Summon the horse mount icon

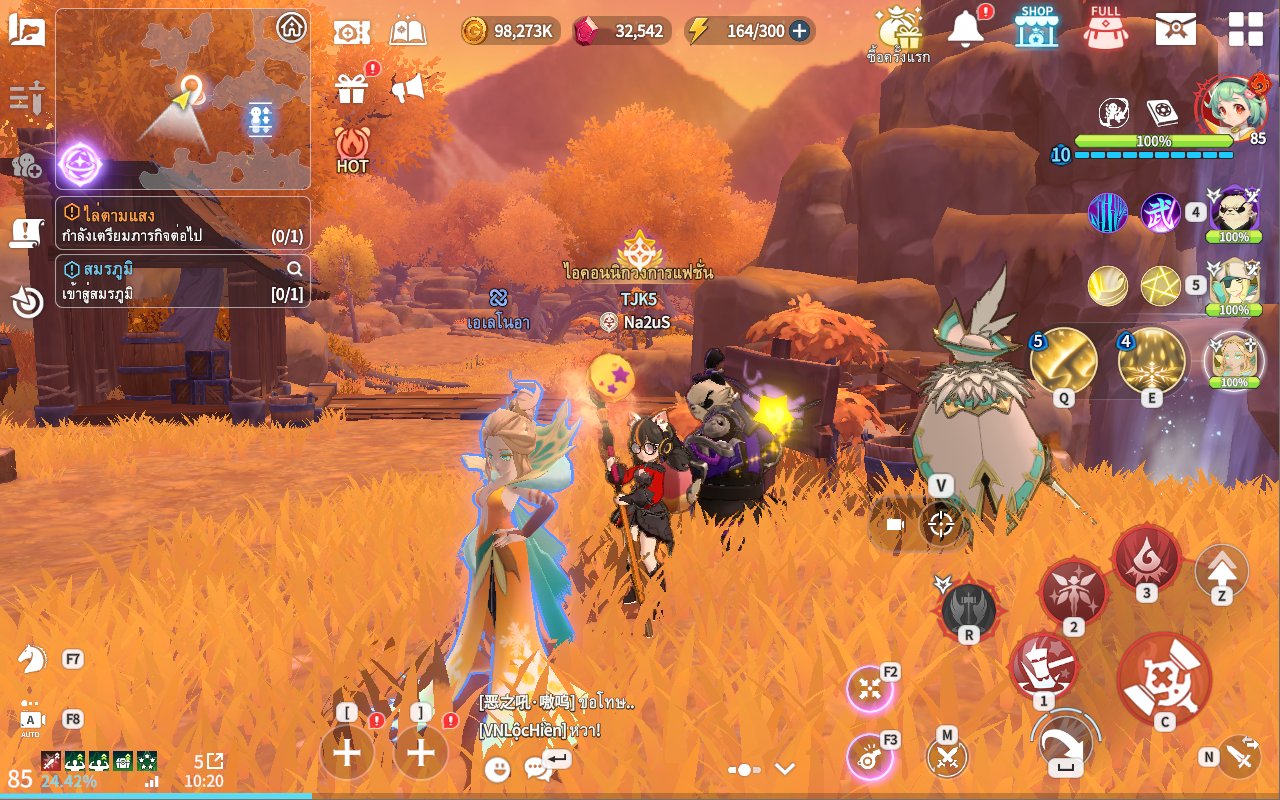(32, 658)
